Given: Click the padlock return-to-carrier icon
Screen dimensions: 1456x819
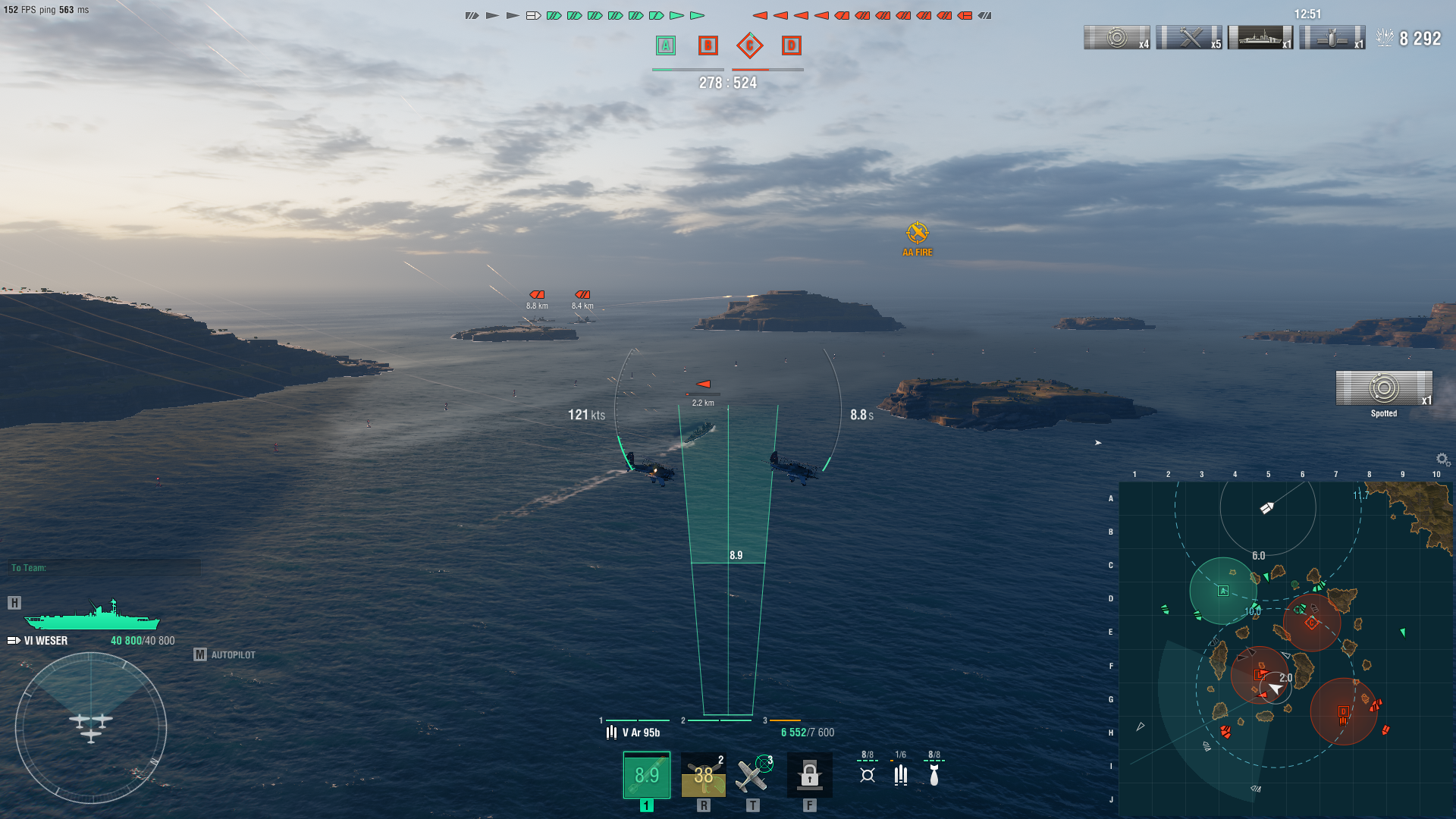Looking at the screenshot, I should click(809, 775).
